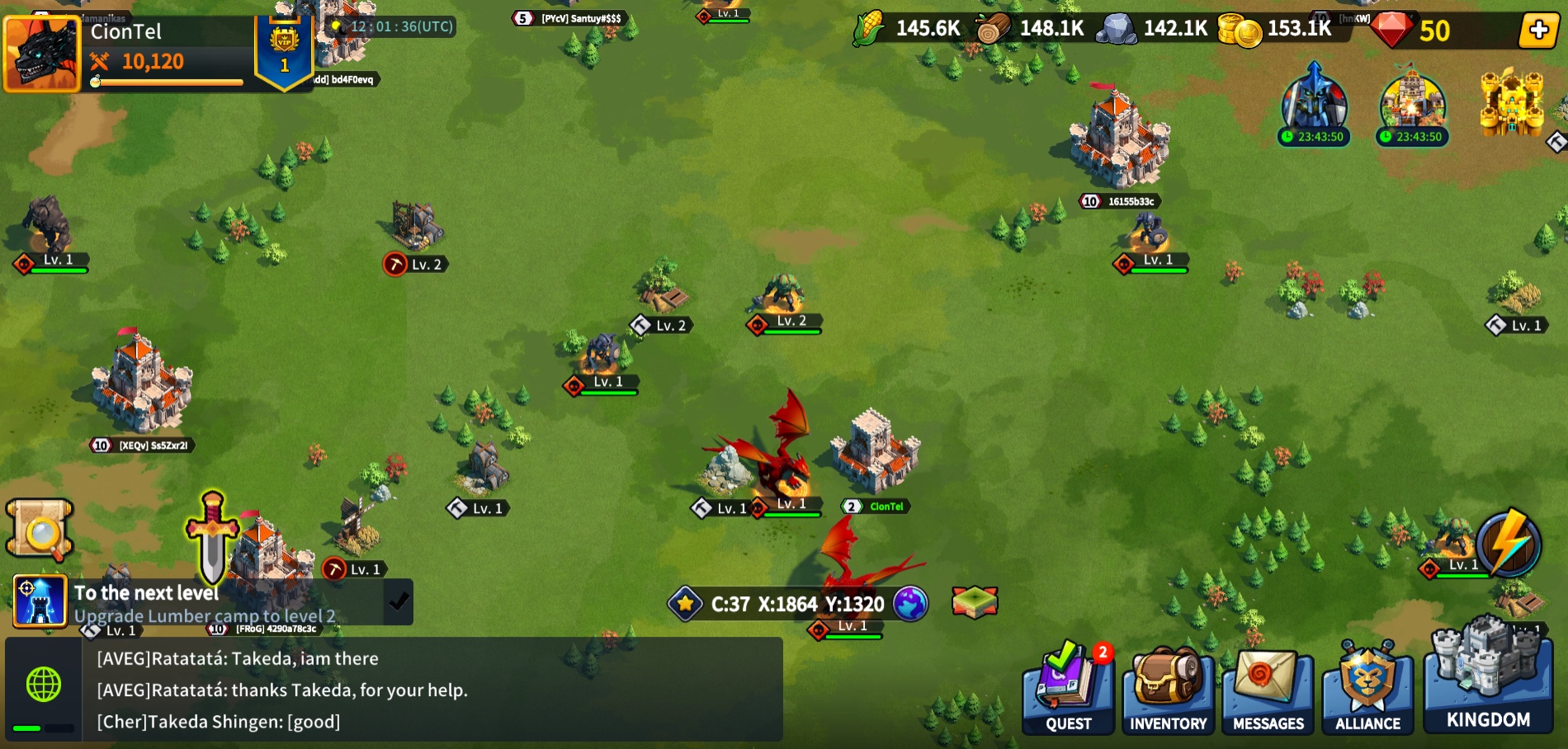Click the yellow plus to buy gems
Screen dimensions: 1568x749
(x=1538, y=31)
